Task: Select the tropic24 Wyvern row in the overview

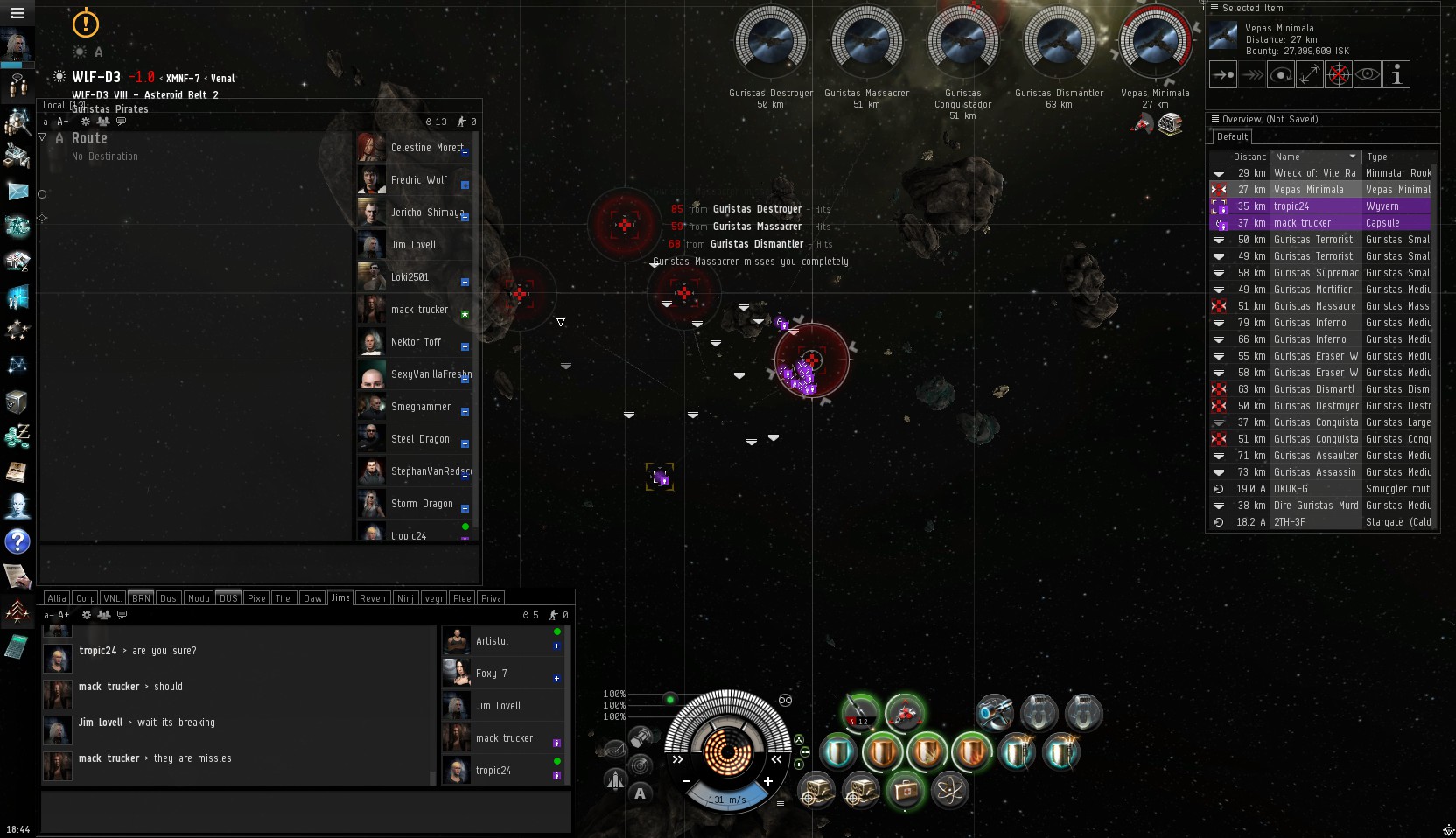Action: [1314, 206]
